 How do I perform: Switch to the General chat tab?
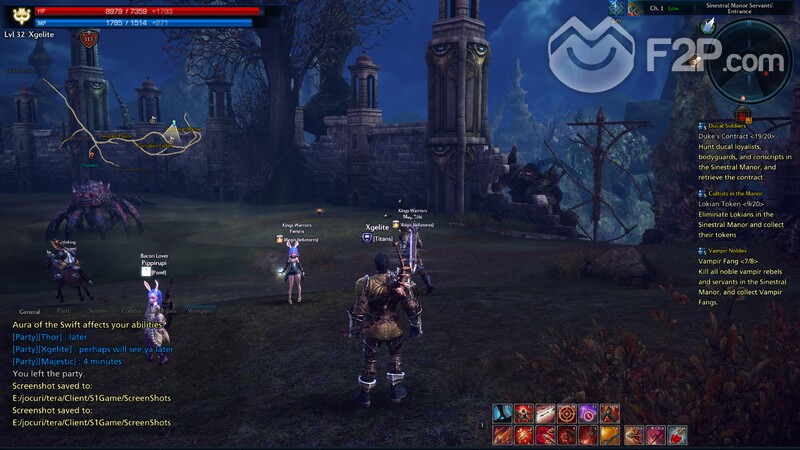[x=29, y=312]
